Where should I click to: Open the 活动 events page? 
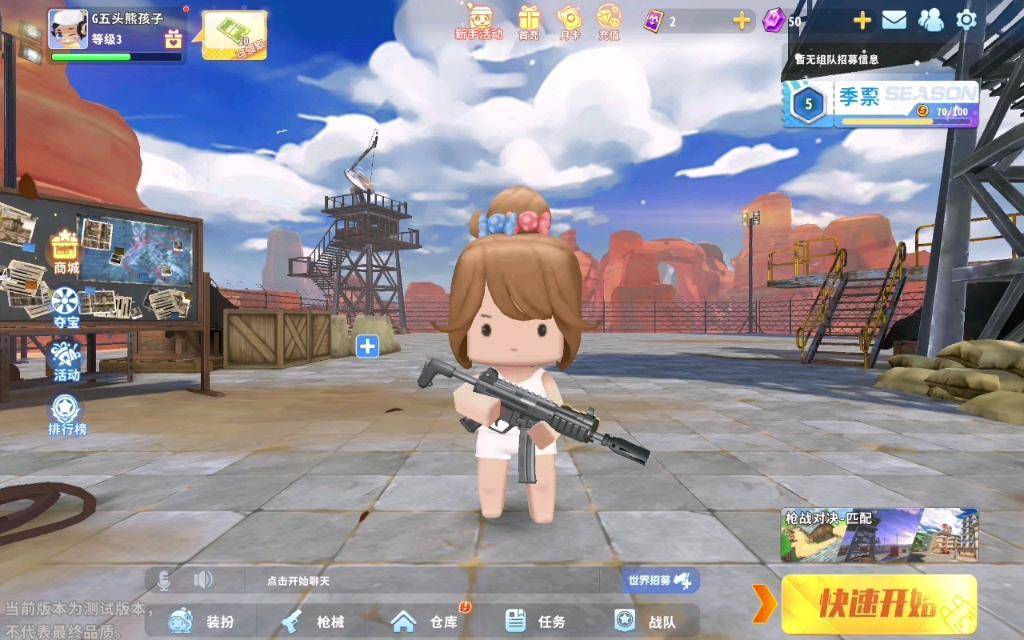pyautogui.click(x=66, y=360)
